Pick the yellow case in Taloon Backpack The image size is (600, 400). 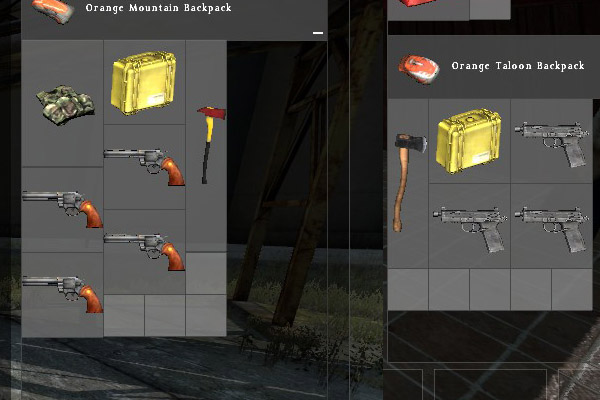coord(469,139)
